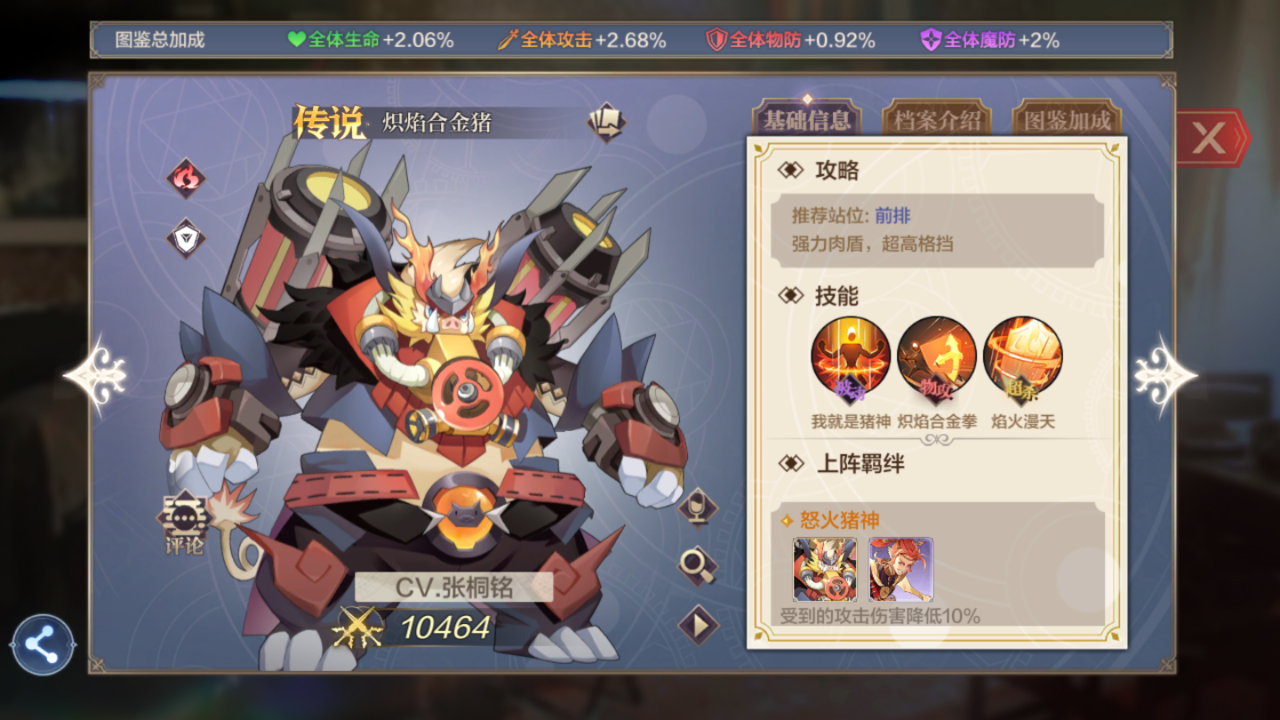Open the 评论 comments button

pos(185,523)
